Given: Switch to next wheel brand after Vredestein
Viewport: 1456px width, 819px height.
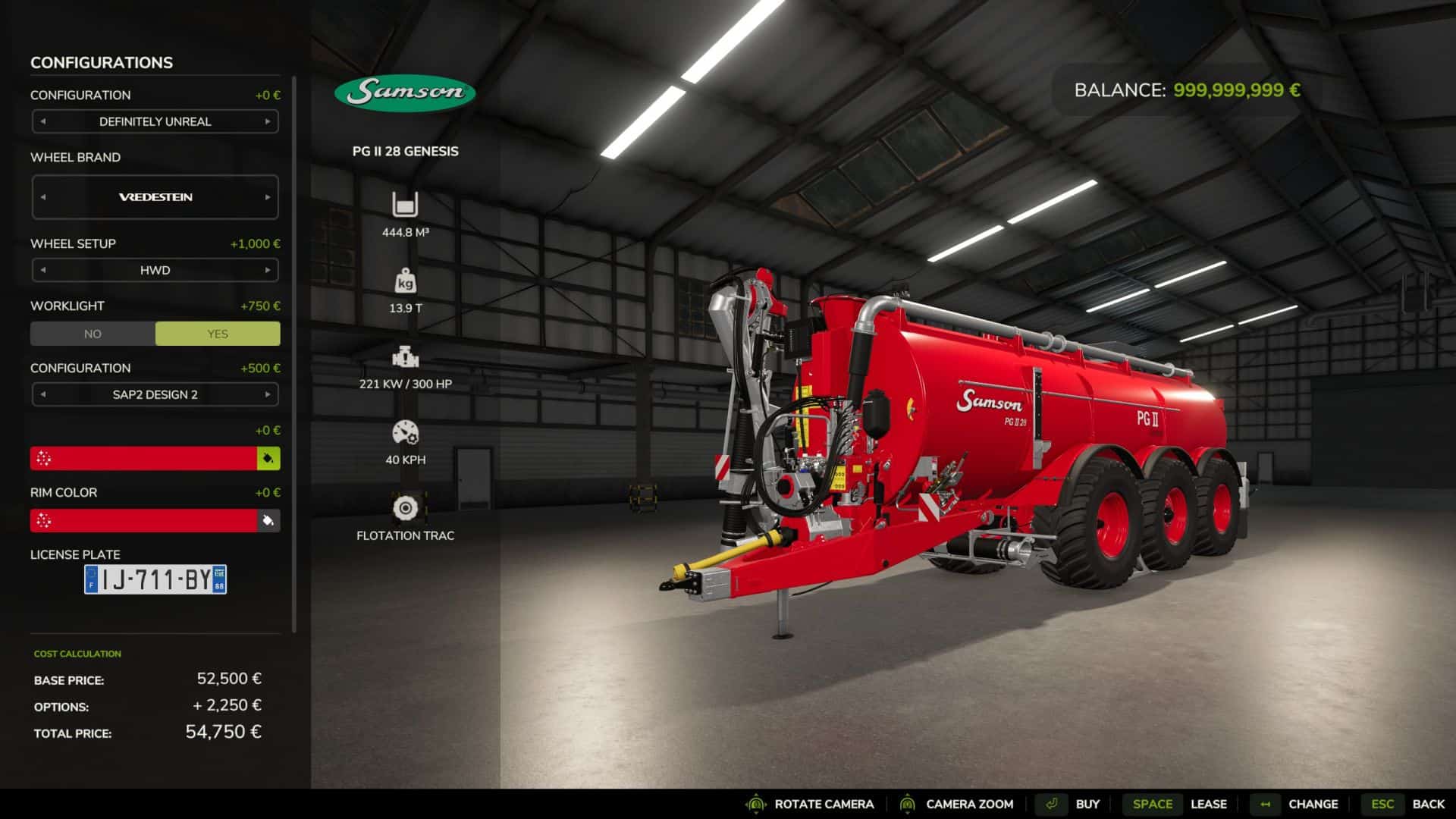Looking at the screenshot, I should point(268,197).
